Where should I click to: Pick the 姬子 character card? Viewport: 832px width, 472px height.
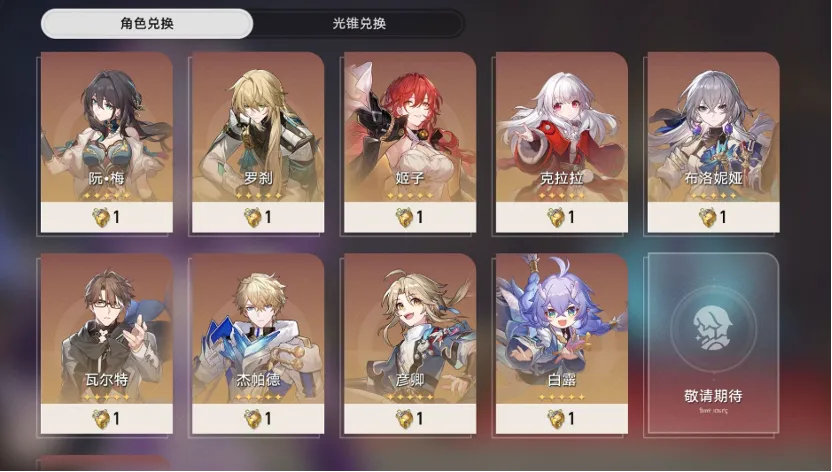(x=409, y=141)
